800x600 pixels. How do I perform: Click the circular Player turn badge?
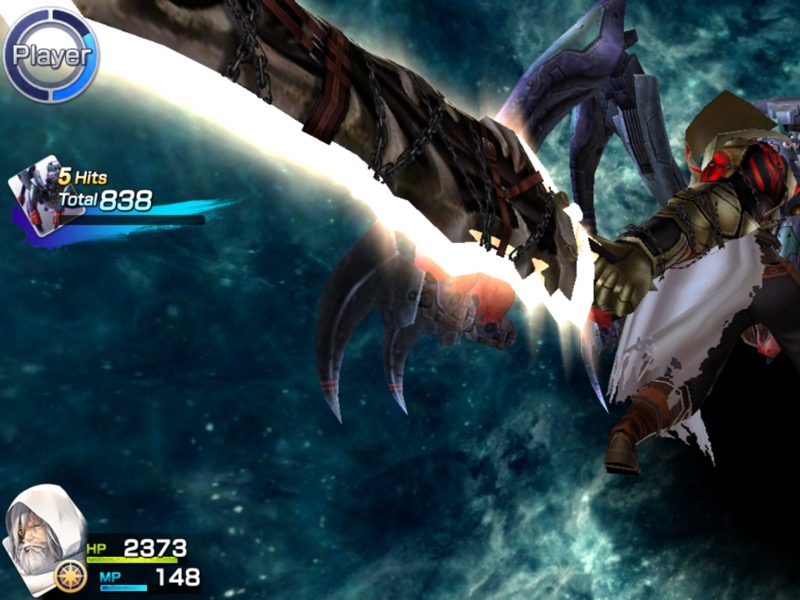[51, 55]
